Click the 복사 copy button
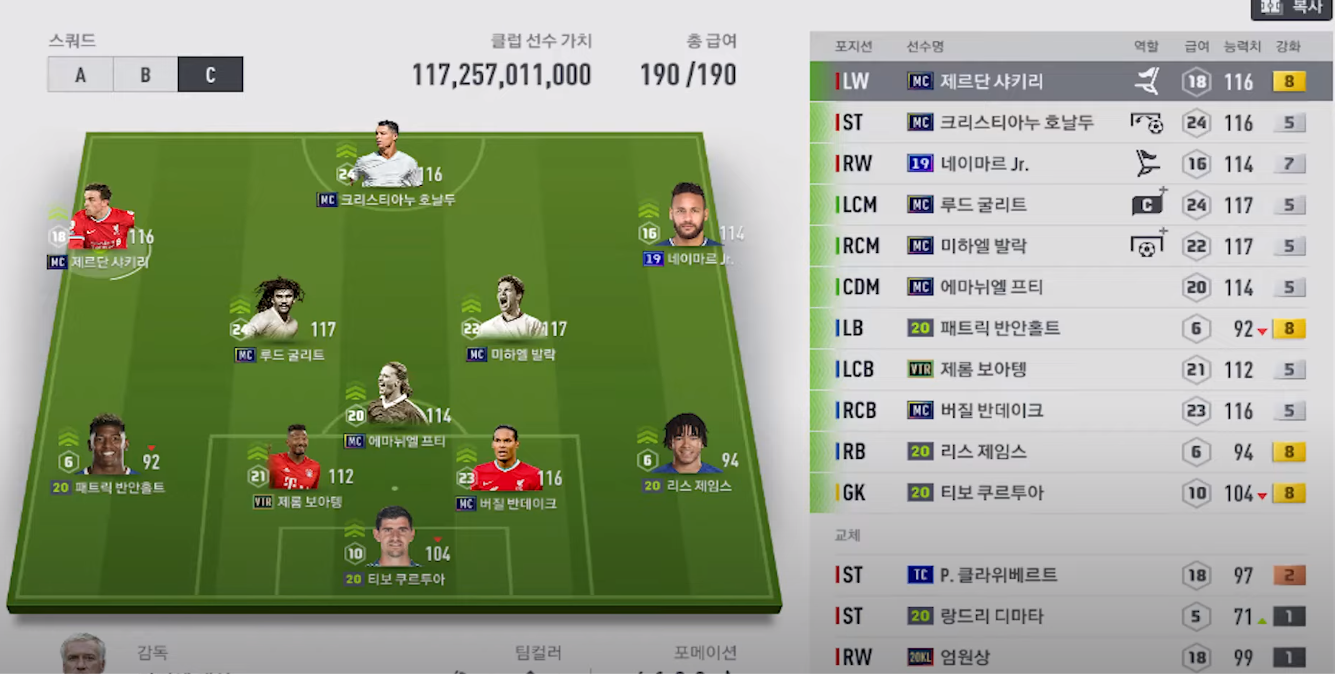Viewport: 1335px width, 674px height. point(1291,8)
